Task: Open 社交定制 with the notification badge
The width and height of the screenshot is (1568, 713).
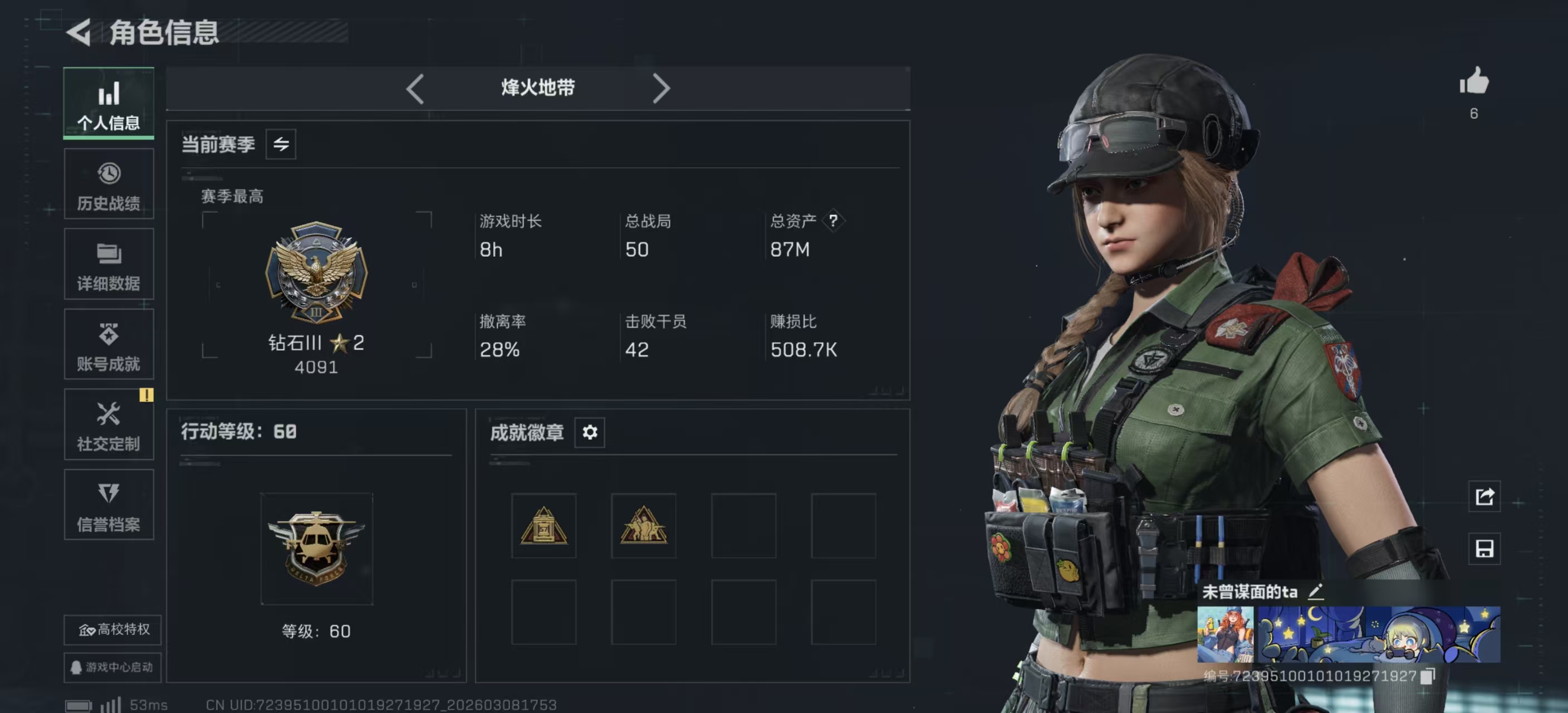Action: [109, 425]
